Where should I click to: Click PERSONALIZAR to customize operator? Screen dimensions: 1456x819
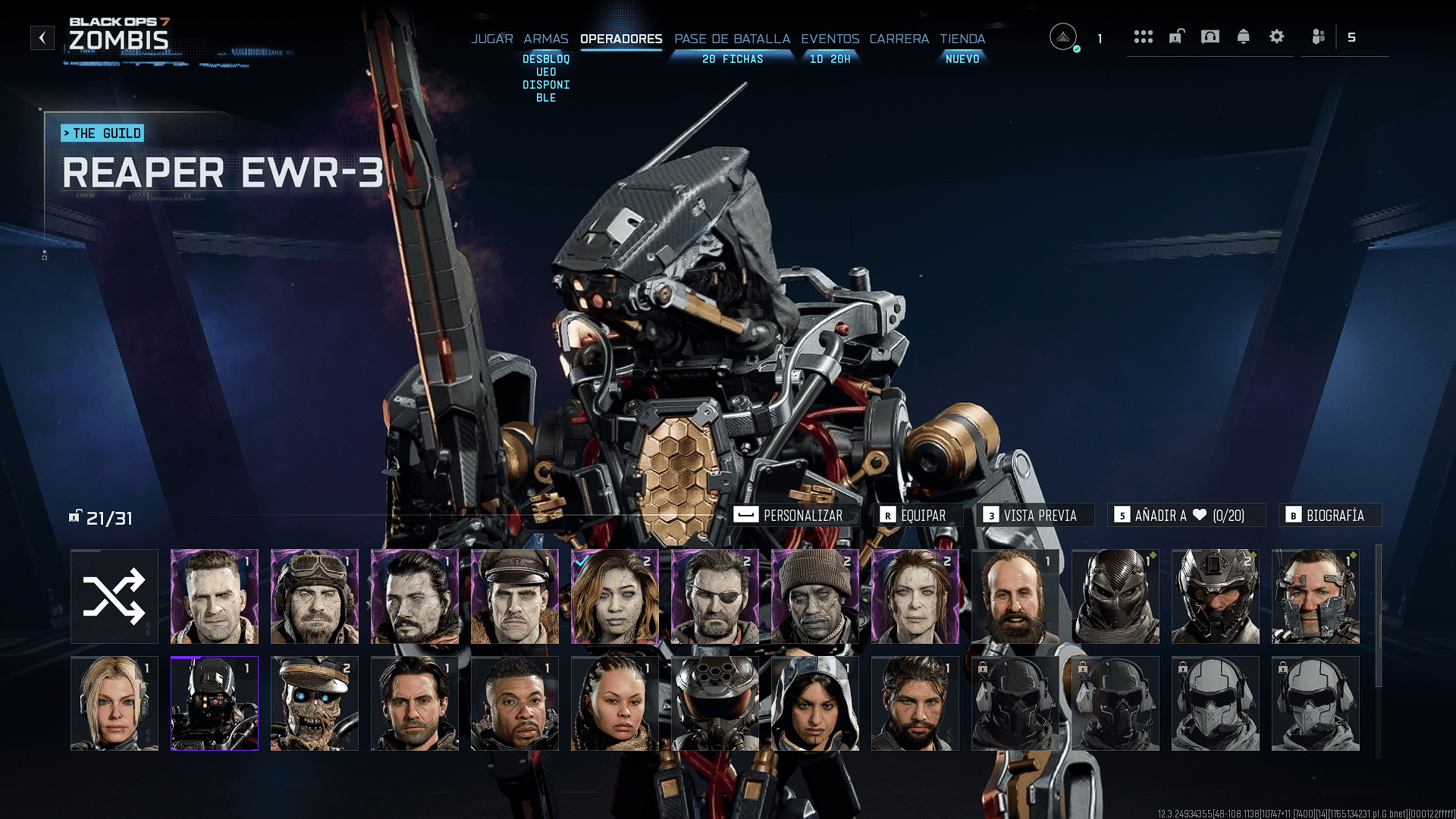pos(795,516)
